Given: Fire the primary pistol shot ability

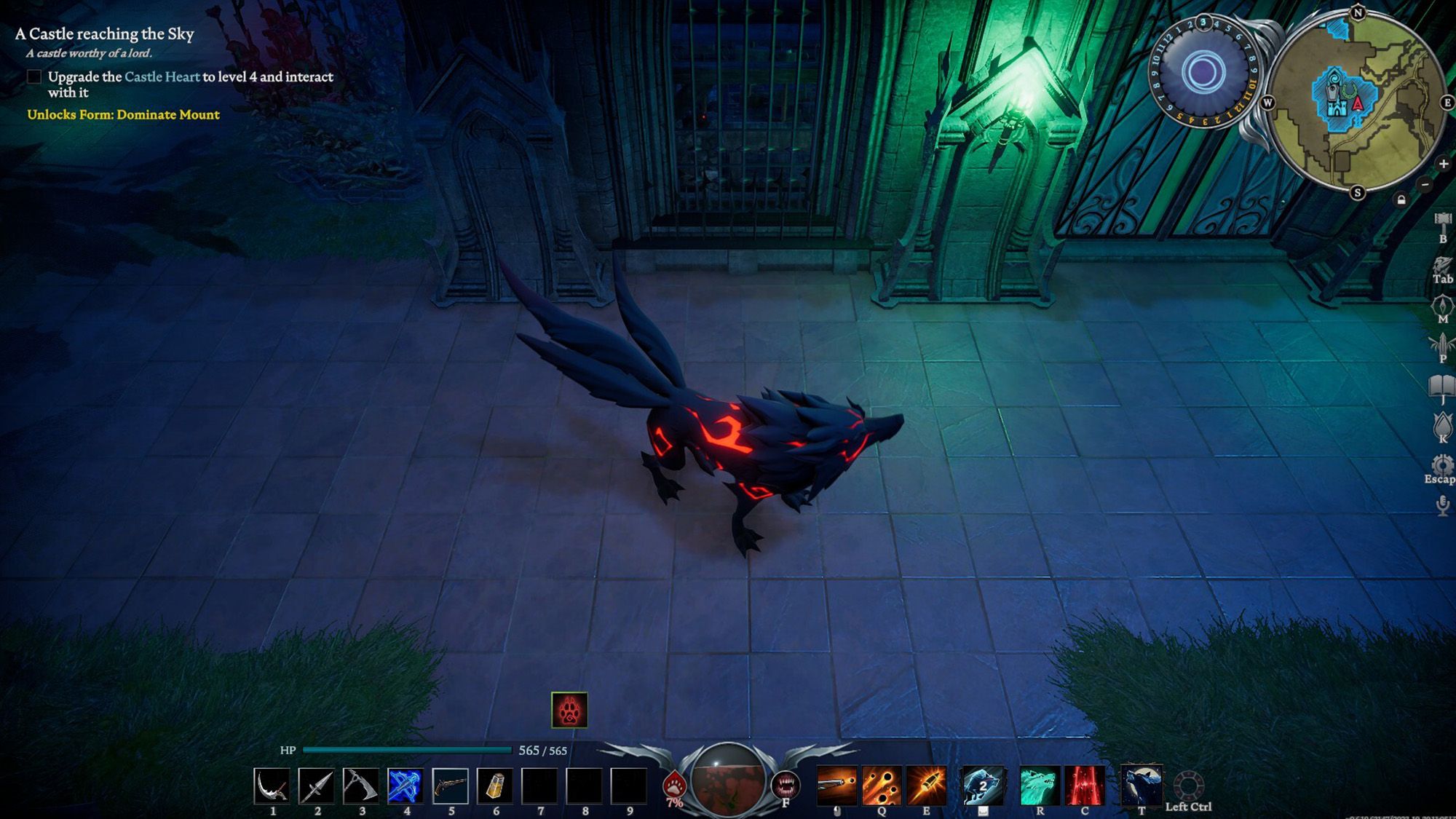Looking at the screenshot, I should (837, 785).
